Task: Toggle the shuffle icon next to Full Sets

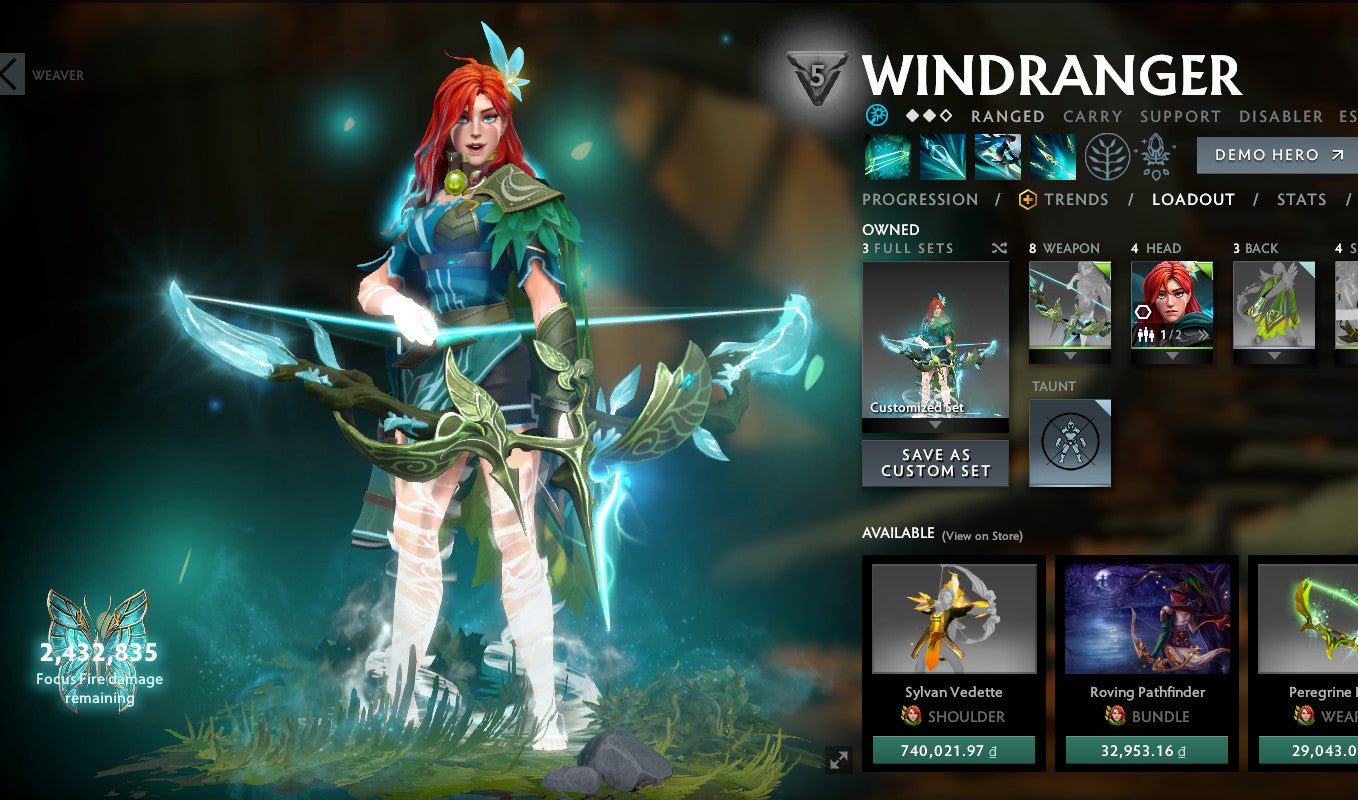Action: click(x=999, y=248)
